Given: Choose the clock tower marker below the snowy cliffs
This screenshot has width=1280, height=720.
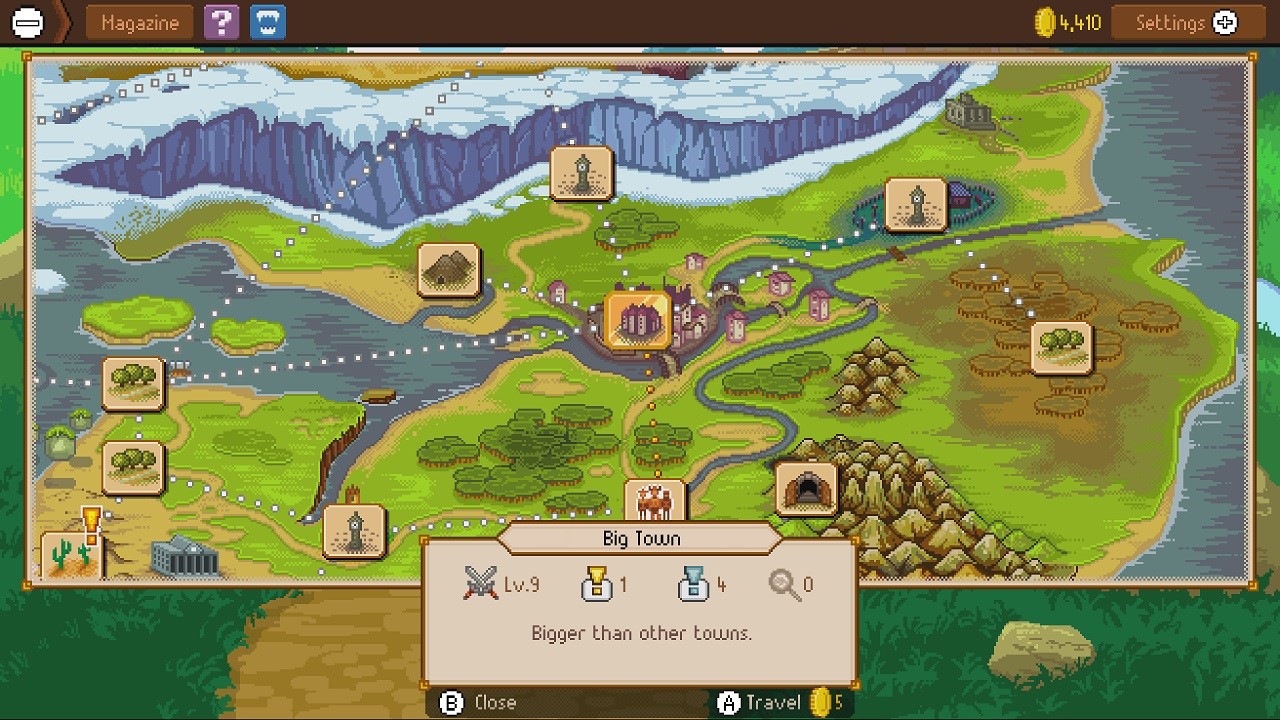Looking at the screenshot, I should pos(581,174).
